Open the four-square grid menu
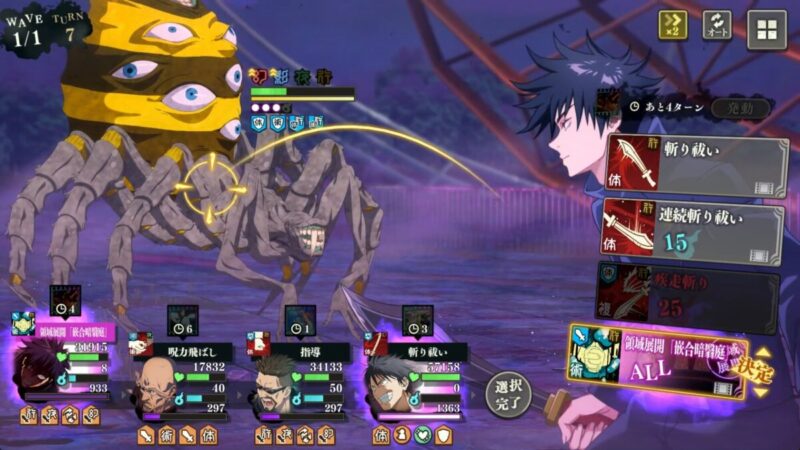This screenshot has height=450, width=800. click(x=767, y=29)
